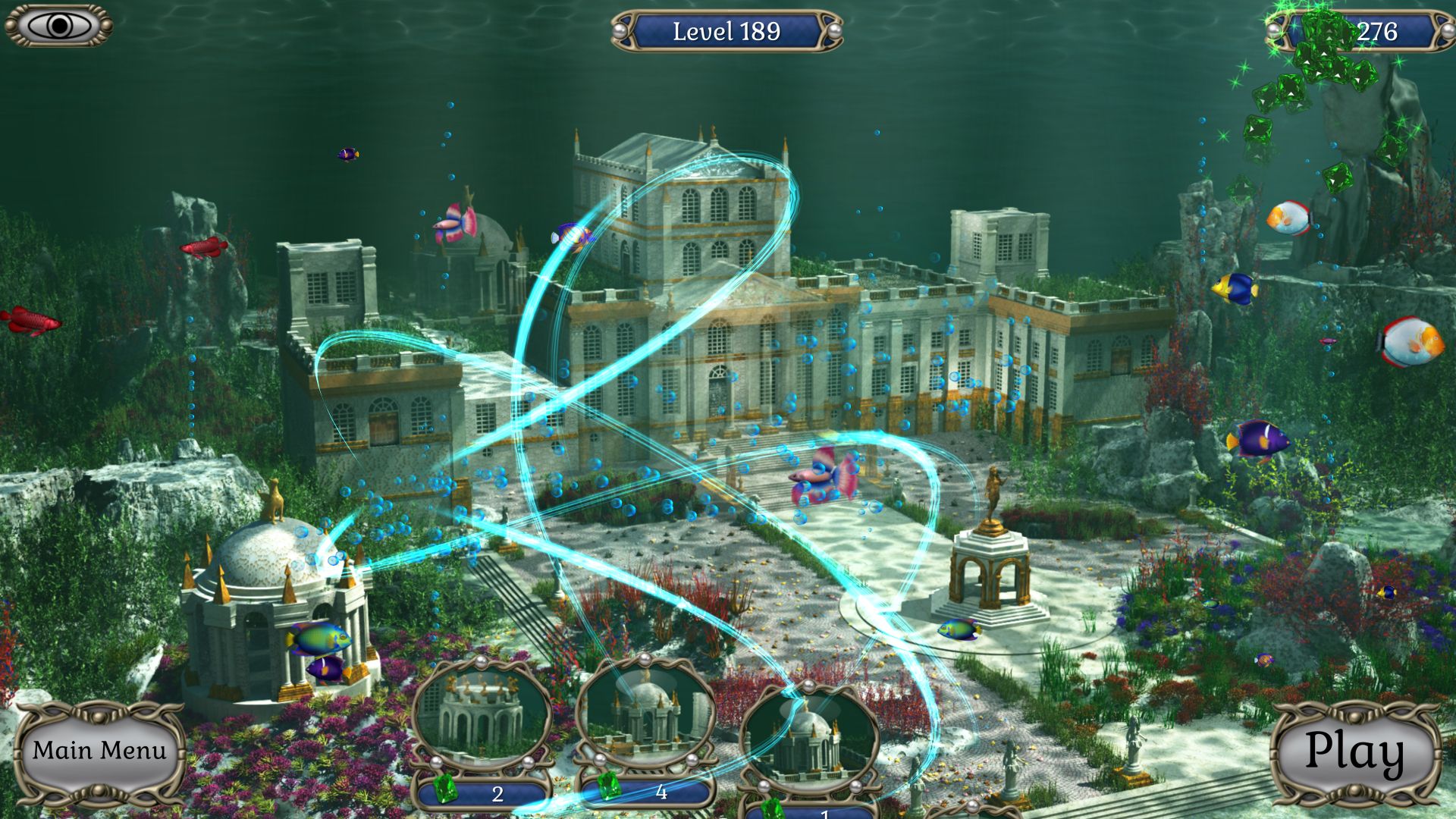Start the level with the Play button

point(1355,752)
